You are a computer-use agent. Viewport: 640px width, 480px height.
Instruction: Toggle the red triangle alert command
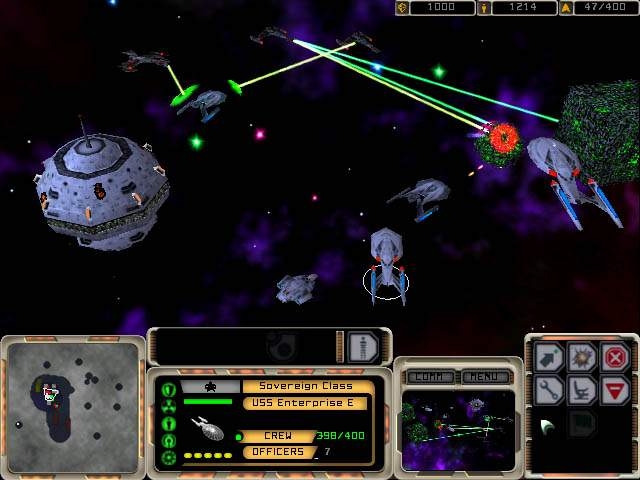[616, 390]
